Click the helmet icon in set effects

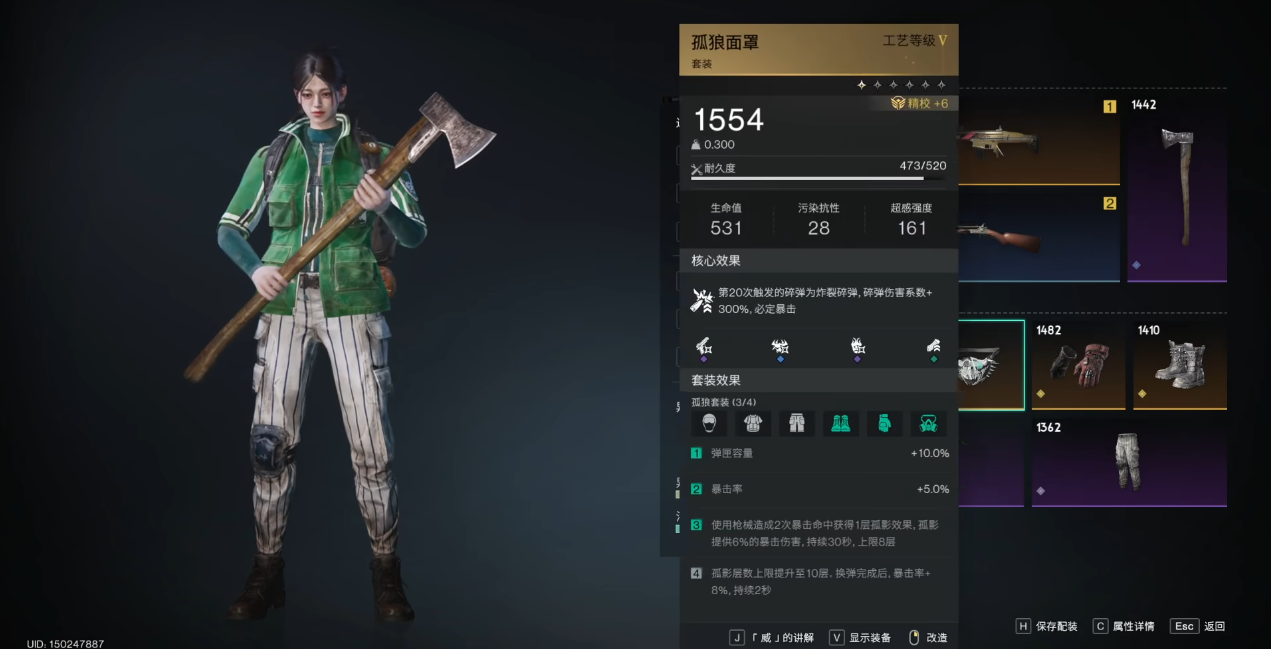pyautogui.click(x=709, y=423)
